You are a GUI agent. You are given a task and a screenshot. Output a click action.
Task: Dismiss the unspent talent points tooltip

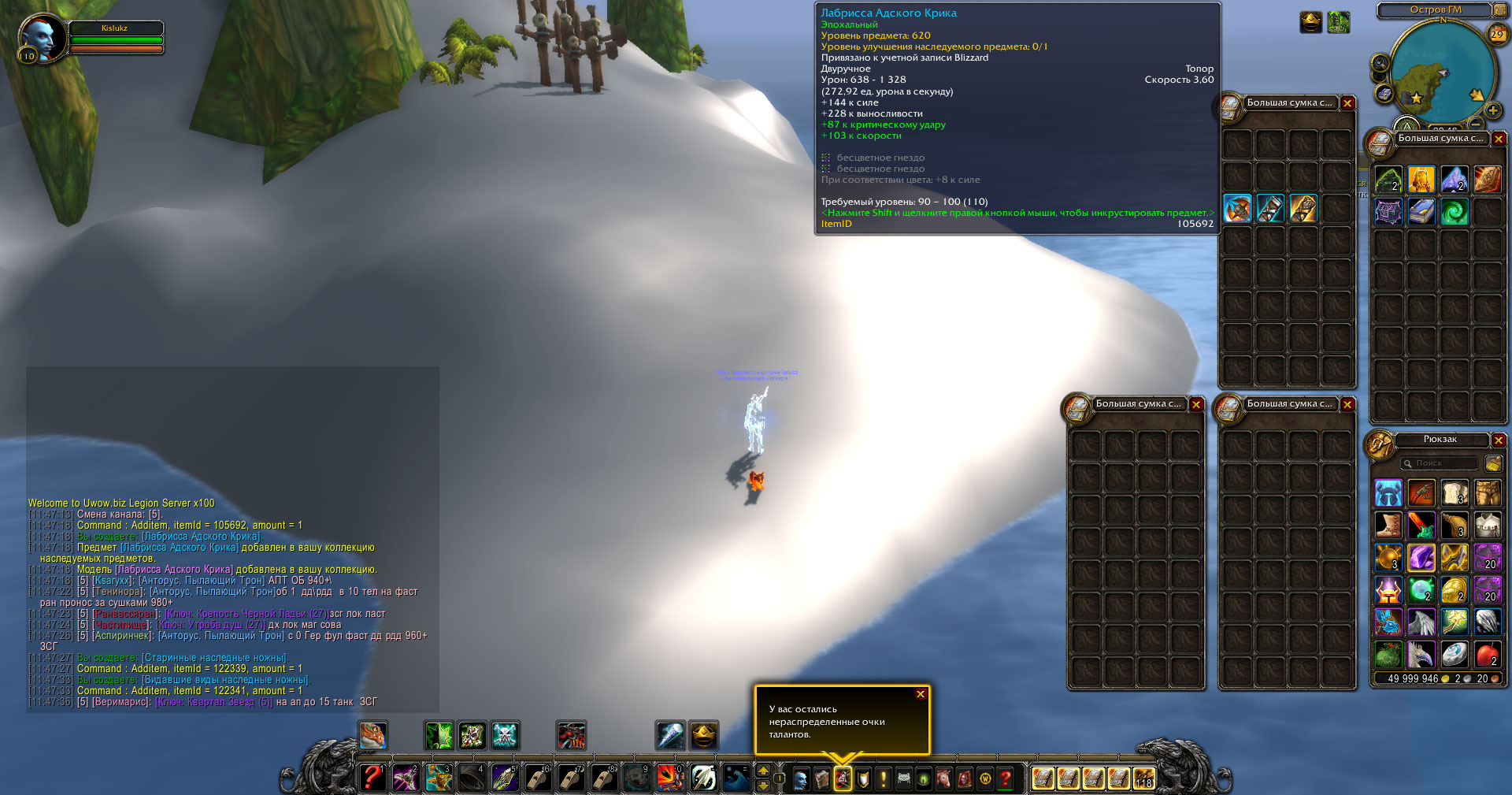(920, 694)
